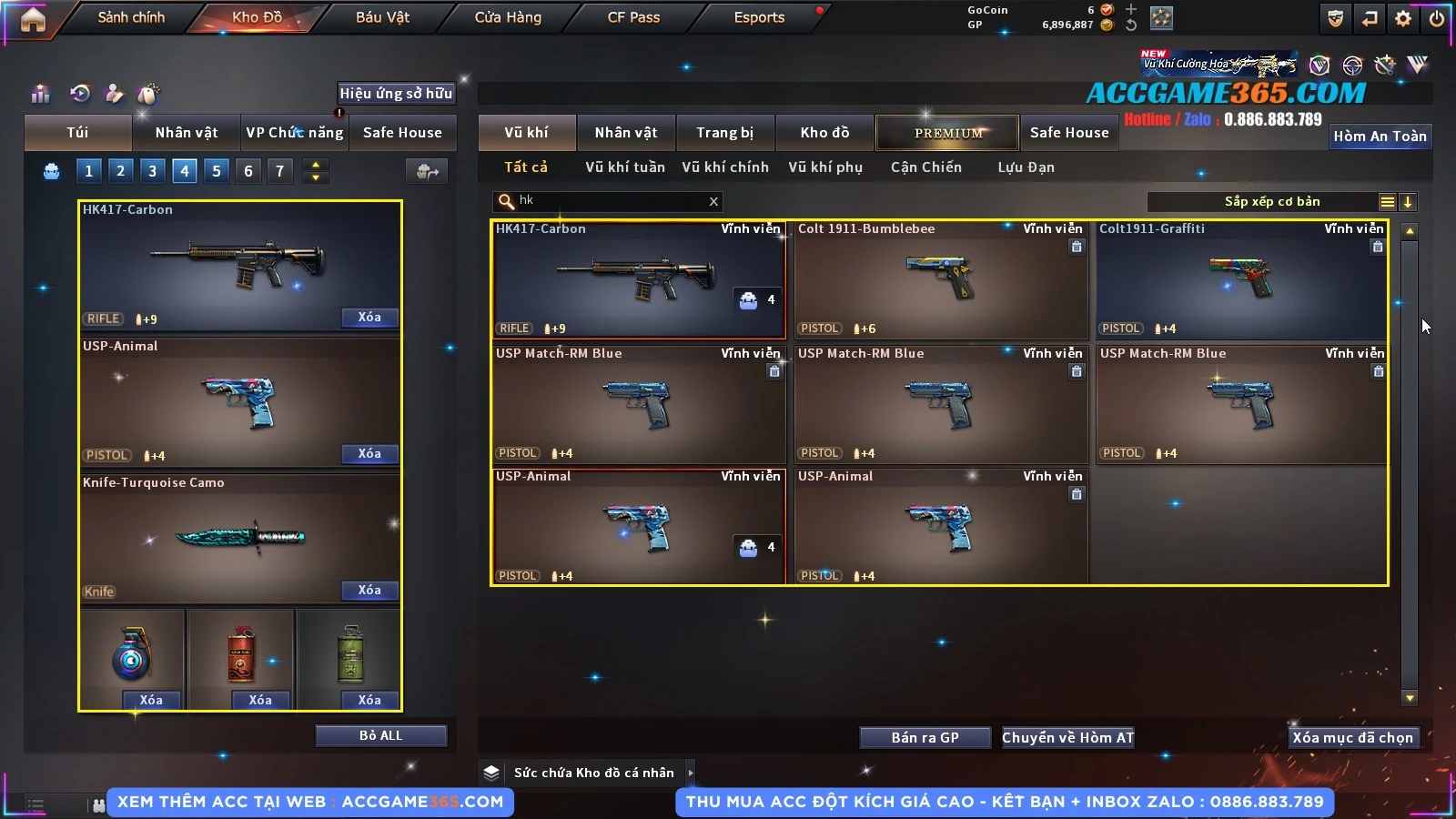The width and height of the screenshot is (1456, 819).
Task: Filter by Vũ khí phụ
Action: pyautogui.click(x=825, y=167)
